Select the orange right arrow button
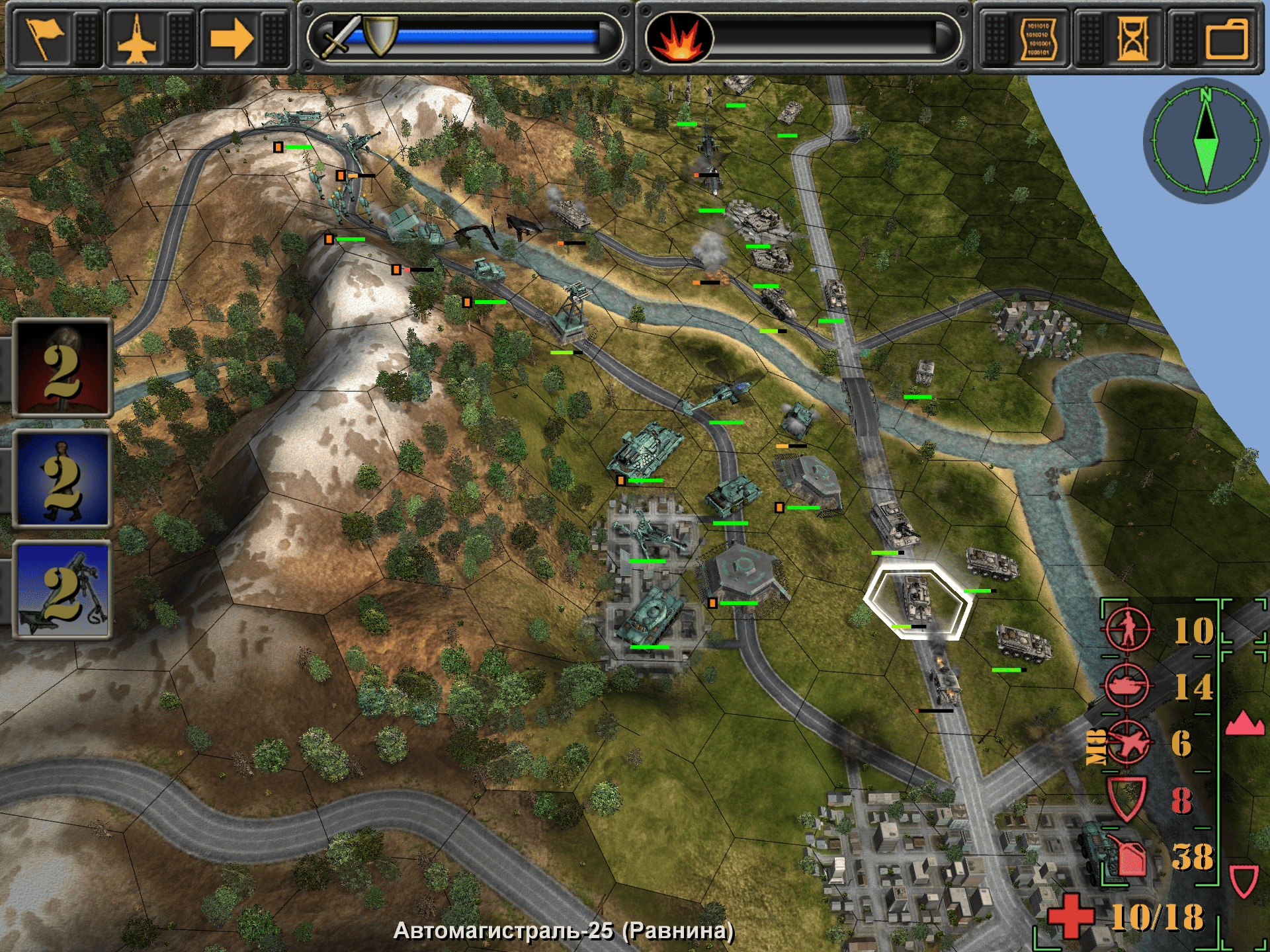This screenshot has width=1270, height=952. click(231, 38)
